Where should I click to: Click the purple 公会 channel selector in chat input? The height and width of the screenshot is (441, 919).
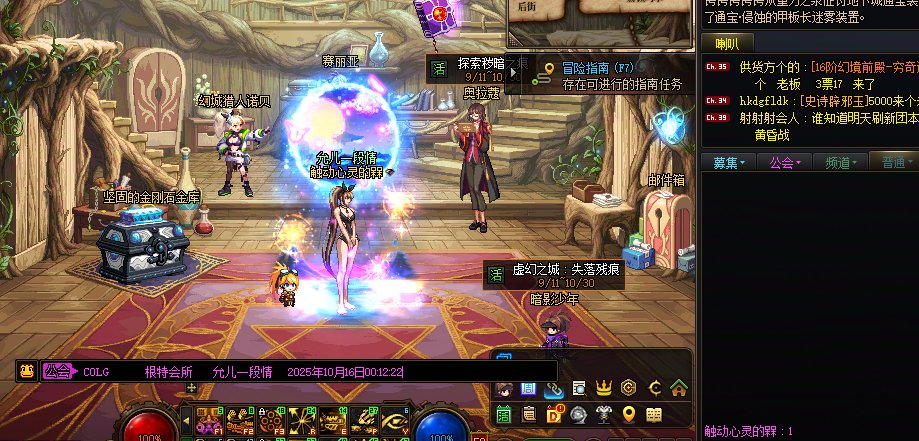point(58,371)
